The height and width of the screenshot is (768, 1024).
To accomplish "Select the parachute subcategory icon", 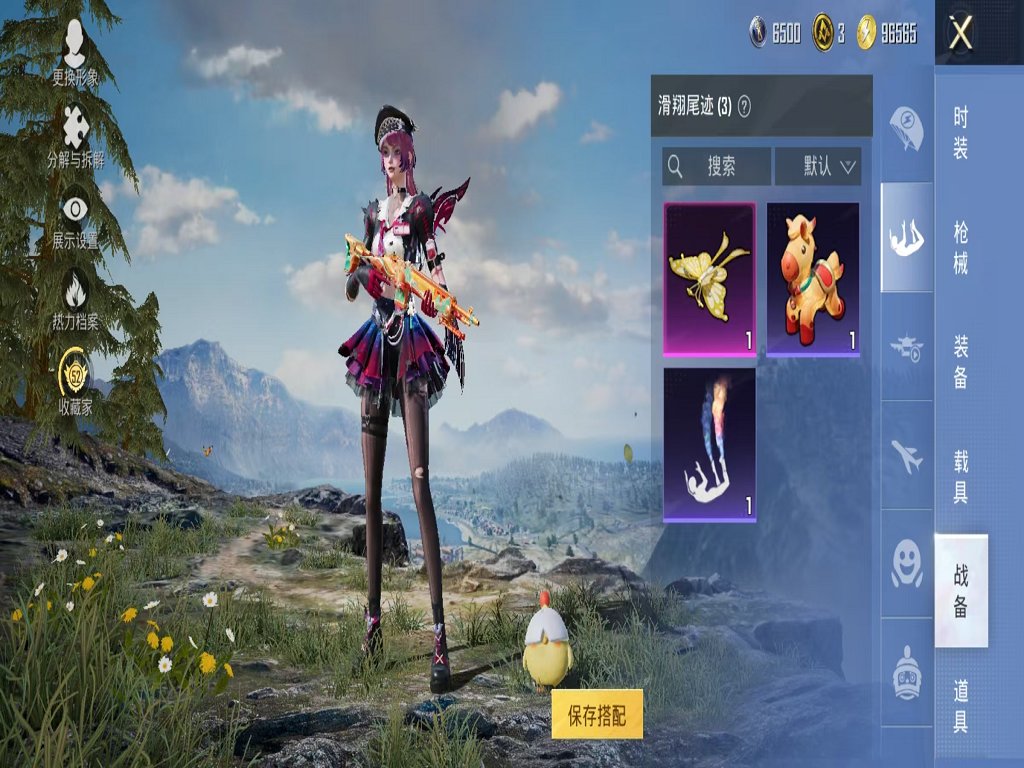I will tap(906, 128).
